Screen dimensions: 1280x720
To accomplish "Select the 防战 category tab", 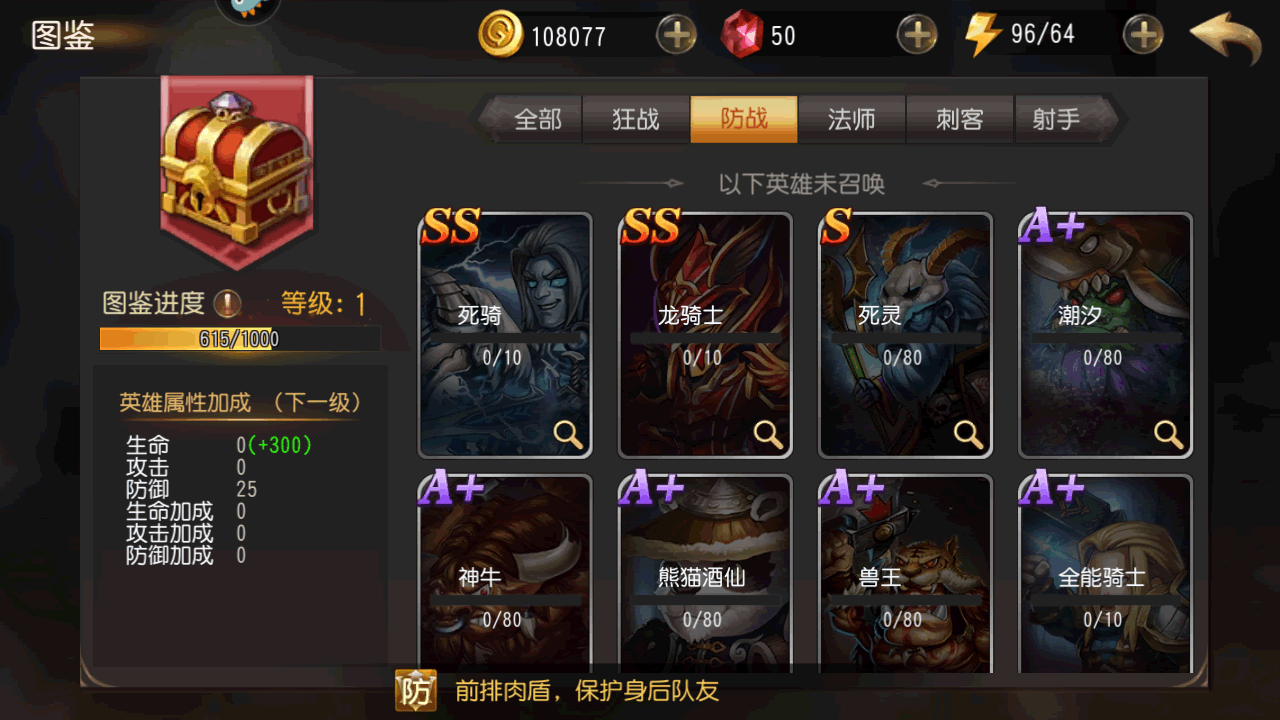I will pyautogui.click(x=744, y=120).
